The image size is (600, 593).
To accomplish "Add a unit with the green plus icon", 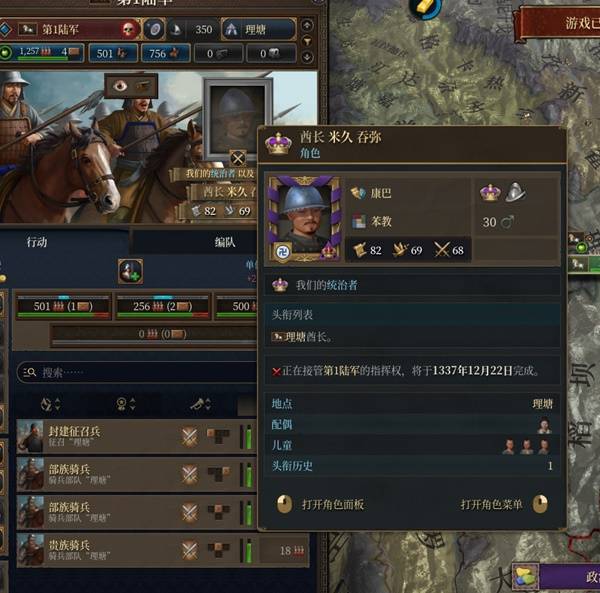I will [x=130, y=270].
